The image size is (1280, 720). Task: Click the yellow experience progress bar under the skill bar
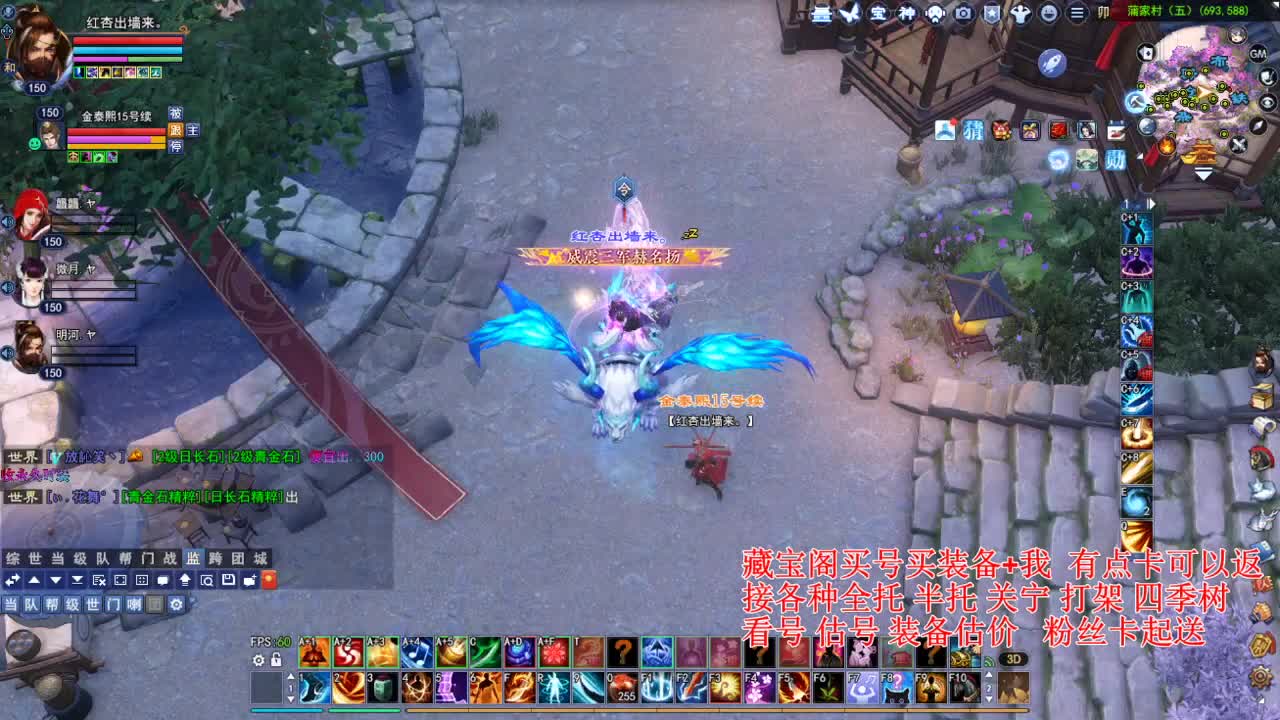tap(700, 711)
